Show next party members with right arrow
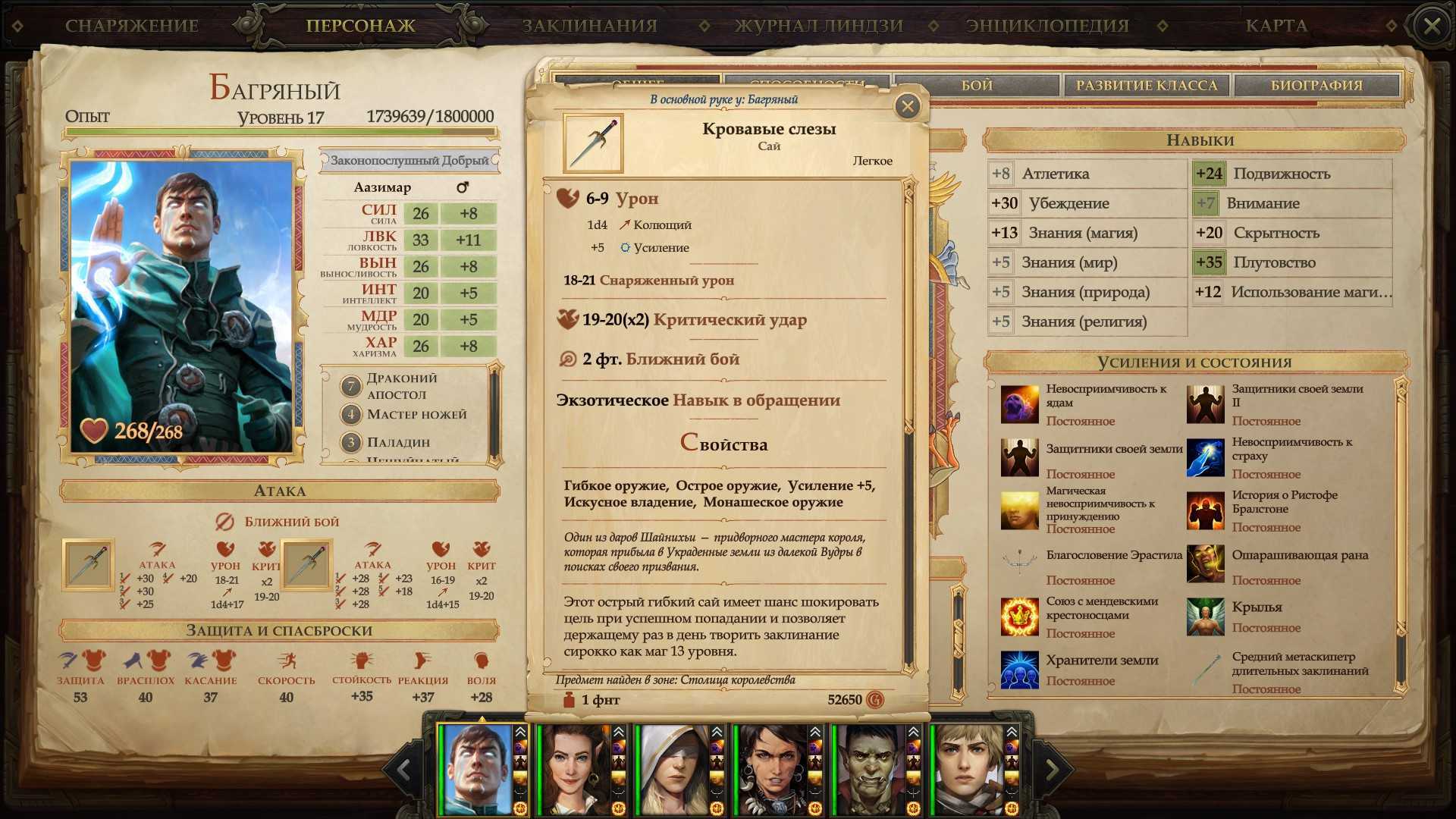The height and width of the screenshot is (819, 1456). [1052, 770]
